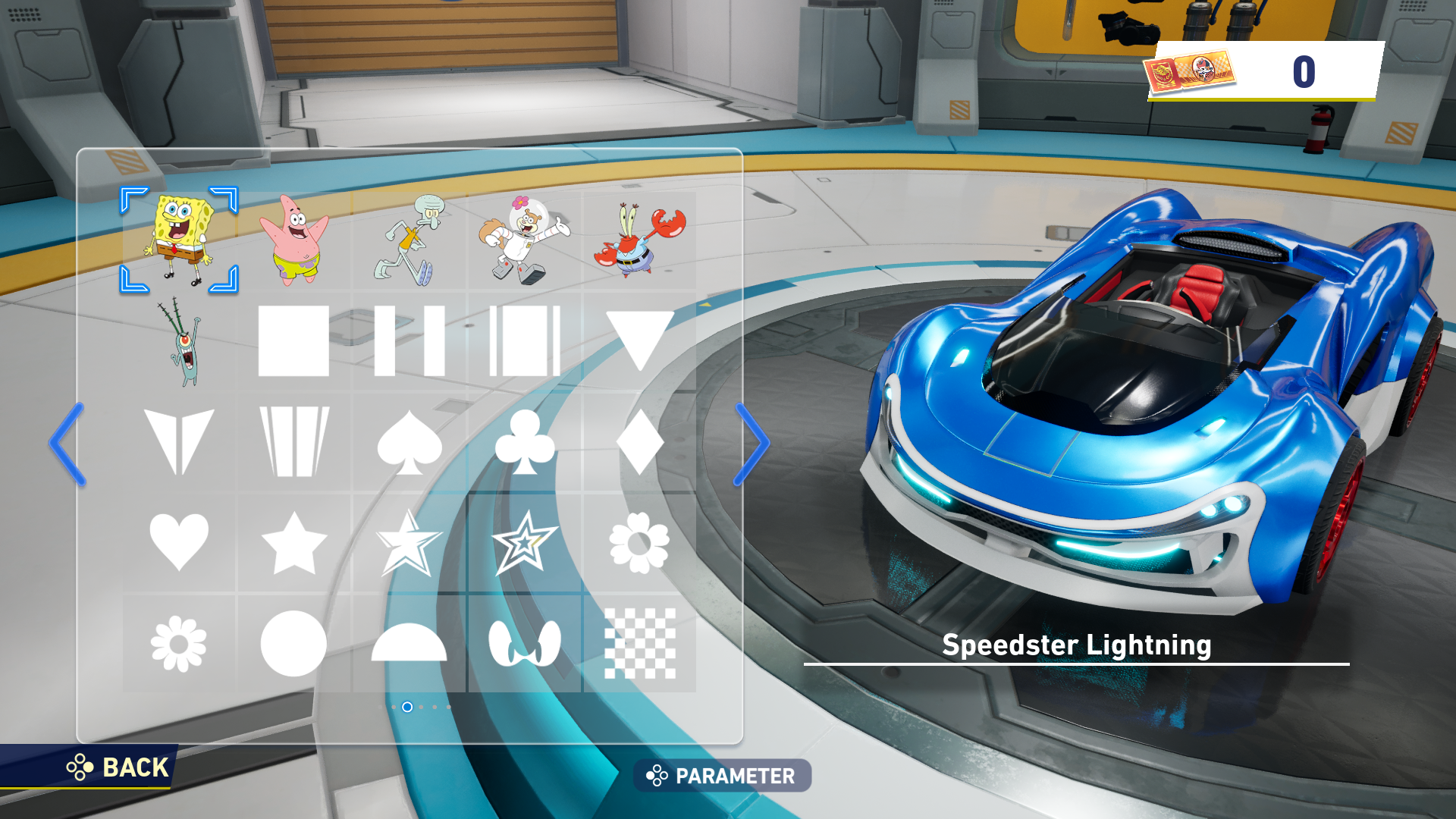Choose the Mr. Krabs decal

point(639,240)
